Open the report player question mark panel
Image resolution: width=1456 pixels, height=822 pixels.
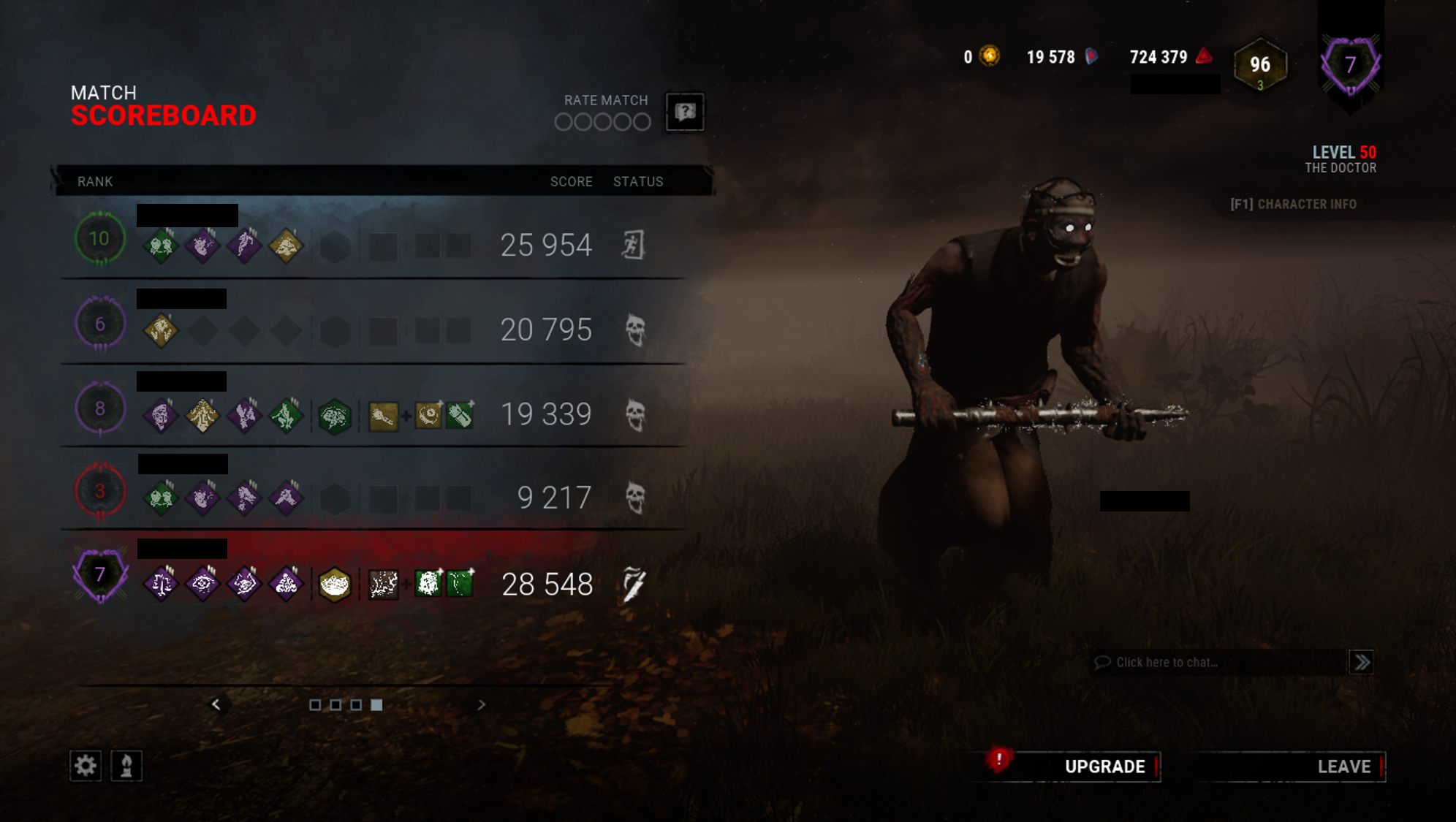[x=684, y=113]
